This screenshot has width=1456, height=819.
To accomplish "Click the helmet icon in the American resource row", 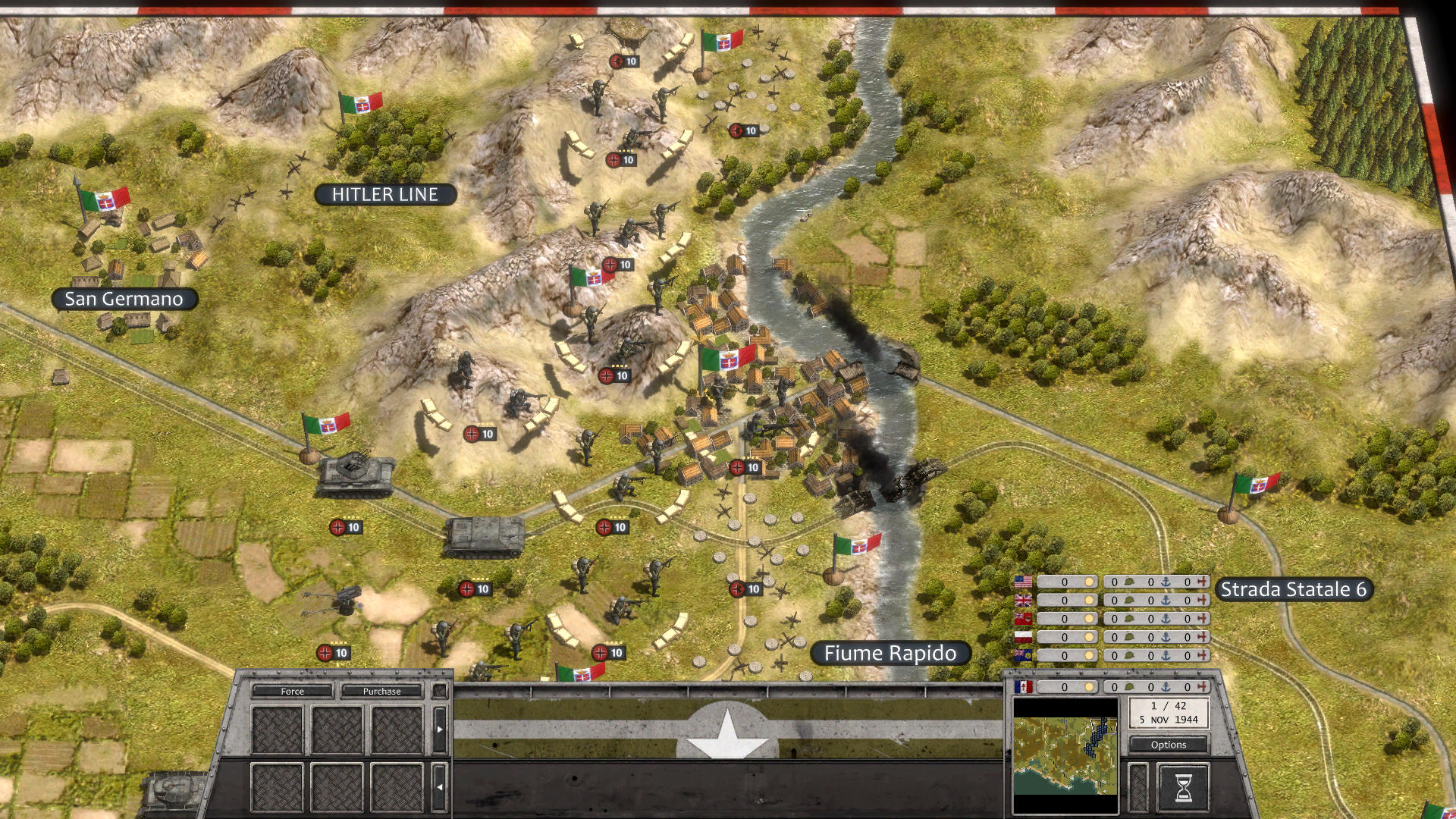I will (x=1129, y=582).
